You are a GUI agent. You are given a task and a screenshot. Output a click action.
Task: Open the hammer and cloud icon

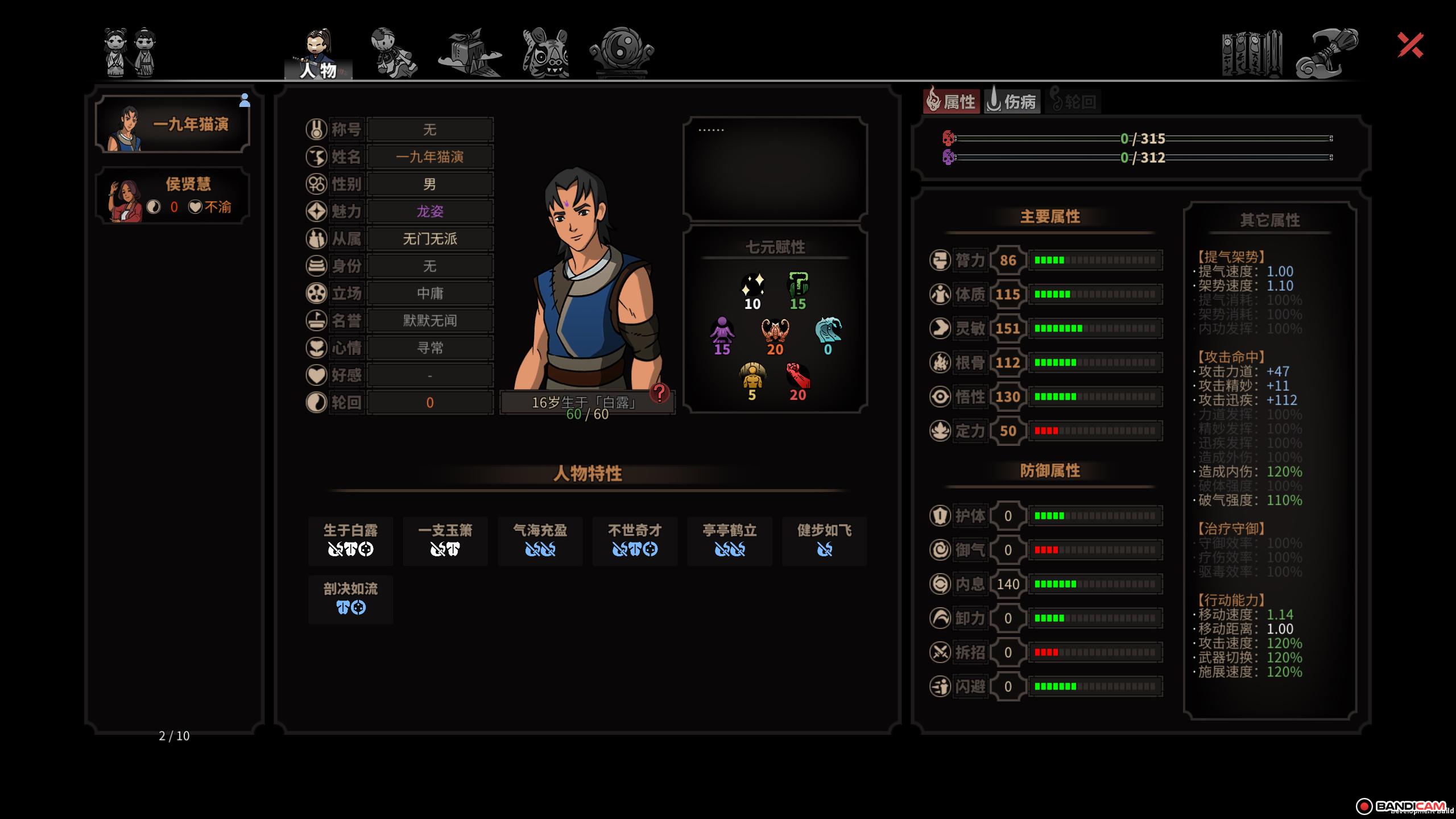pyautogui.click(x=1326, y=54)
